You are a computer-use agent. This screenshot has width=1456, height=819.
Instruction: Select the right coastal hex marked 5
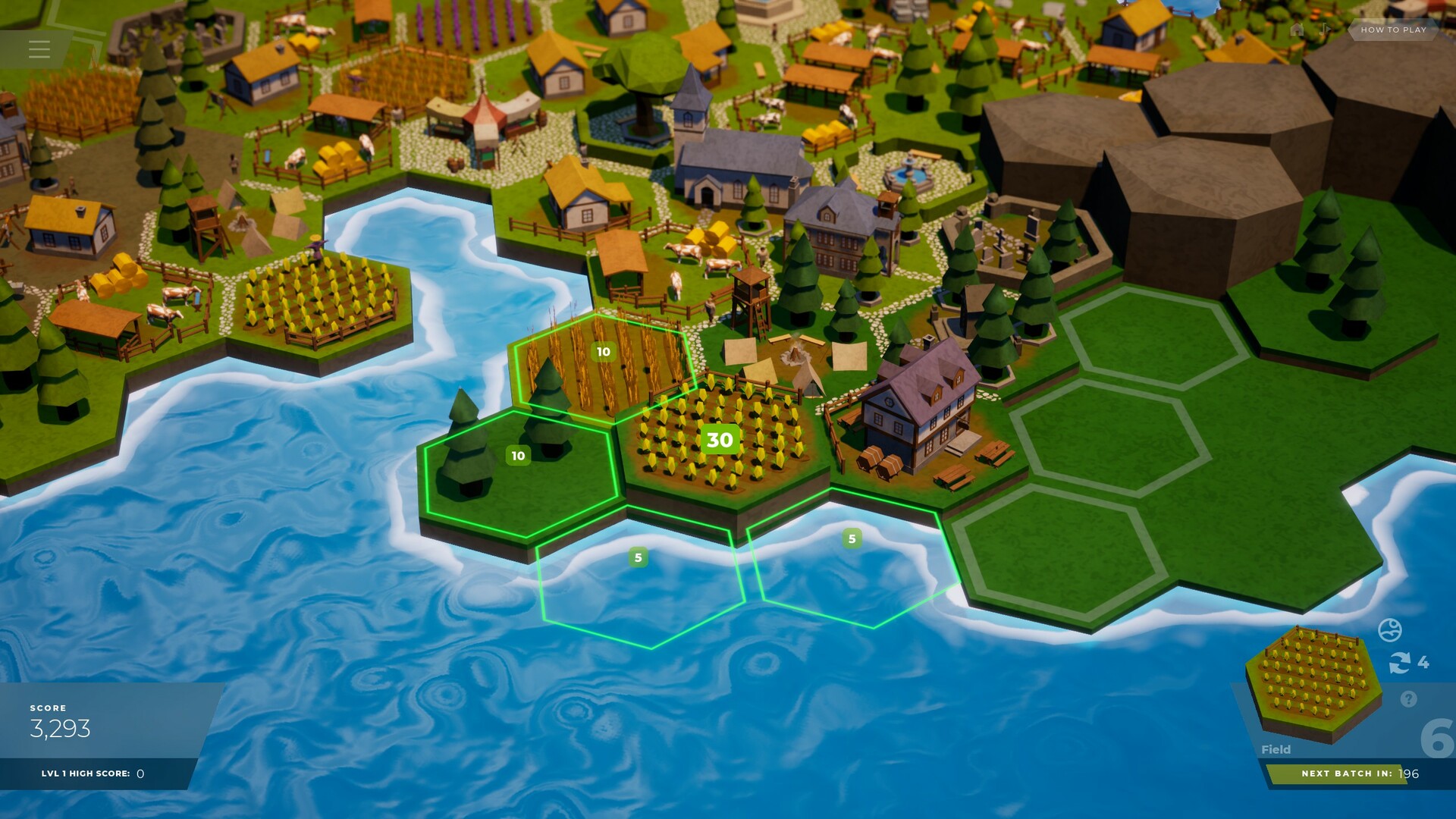click(853, 536)
